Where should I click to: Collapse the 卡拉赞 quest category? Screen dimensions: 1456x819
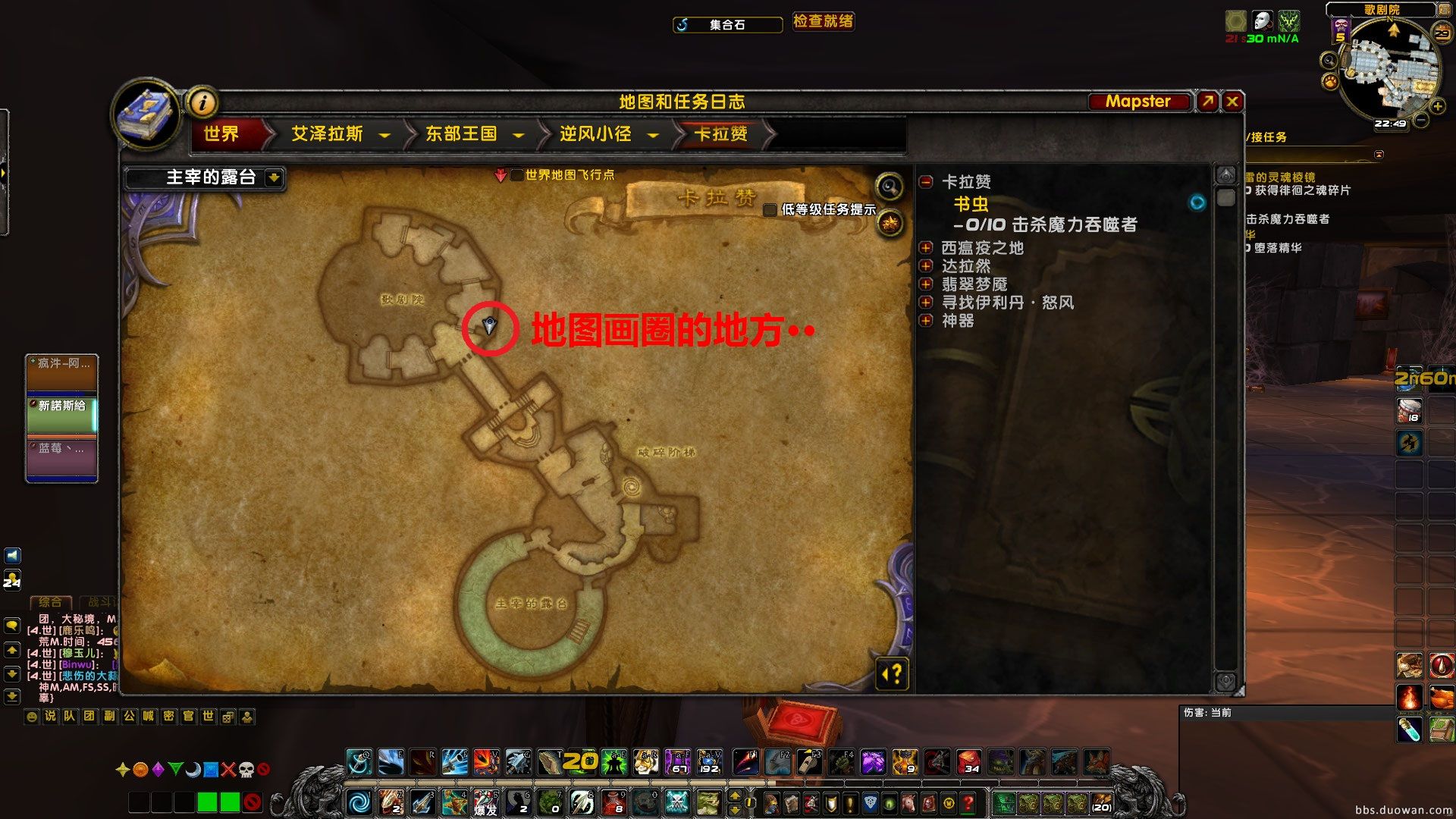click(925, 182)
